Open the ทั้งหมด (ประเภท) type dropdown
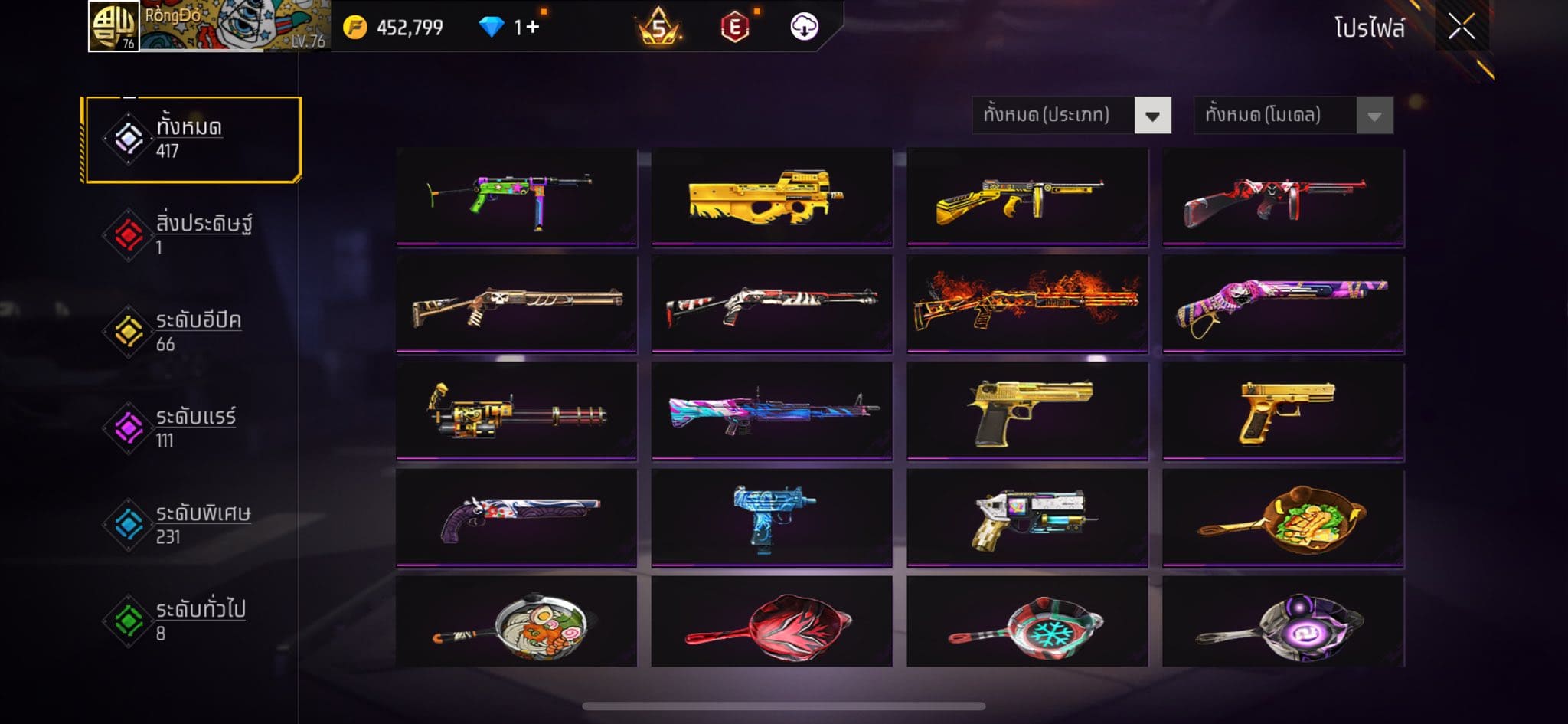 coord(1071,116)
